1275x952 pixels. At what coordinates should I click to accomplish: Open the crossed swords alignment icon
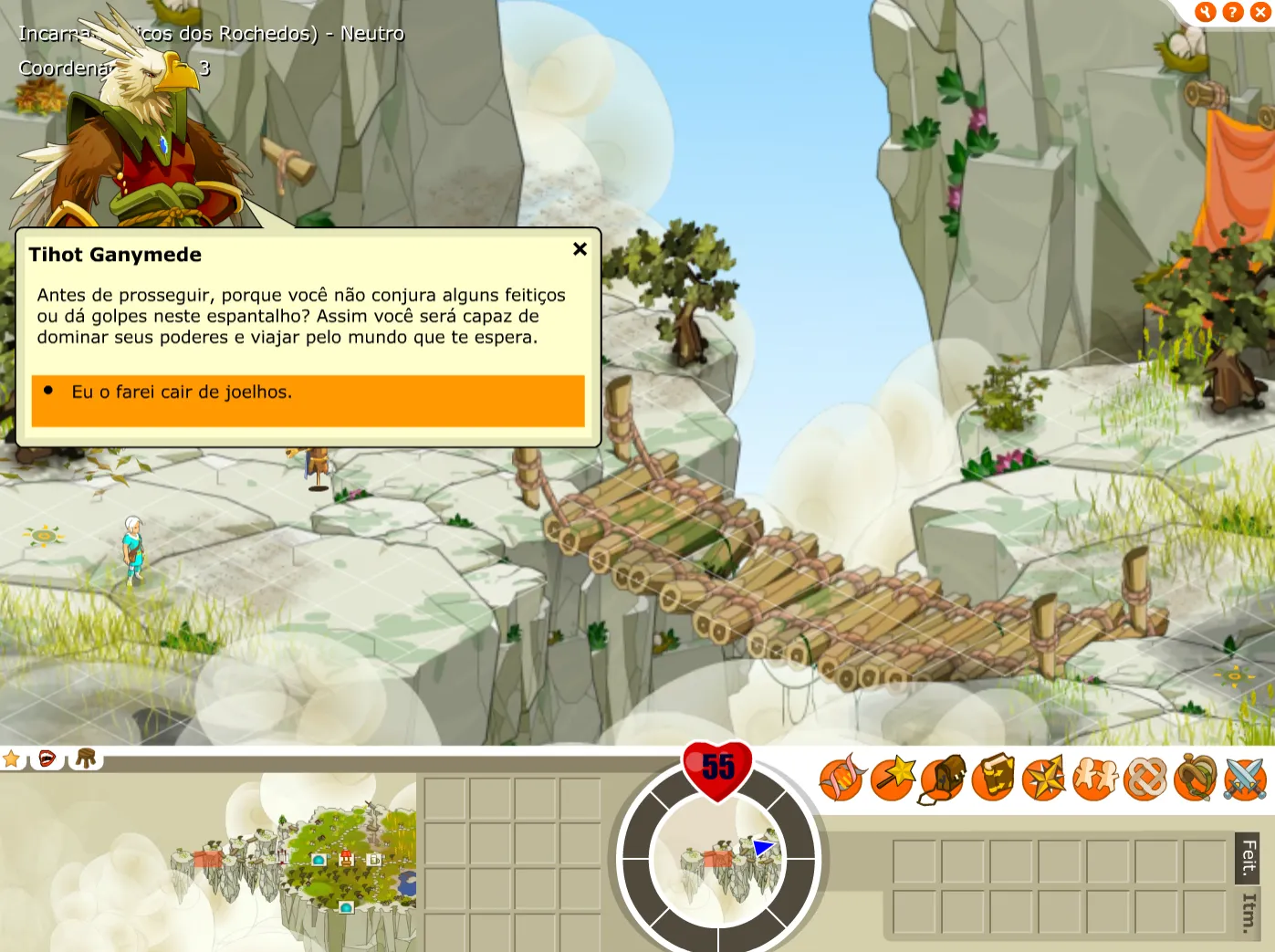[x=1245, y=779]
